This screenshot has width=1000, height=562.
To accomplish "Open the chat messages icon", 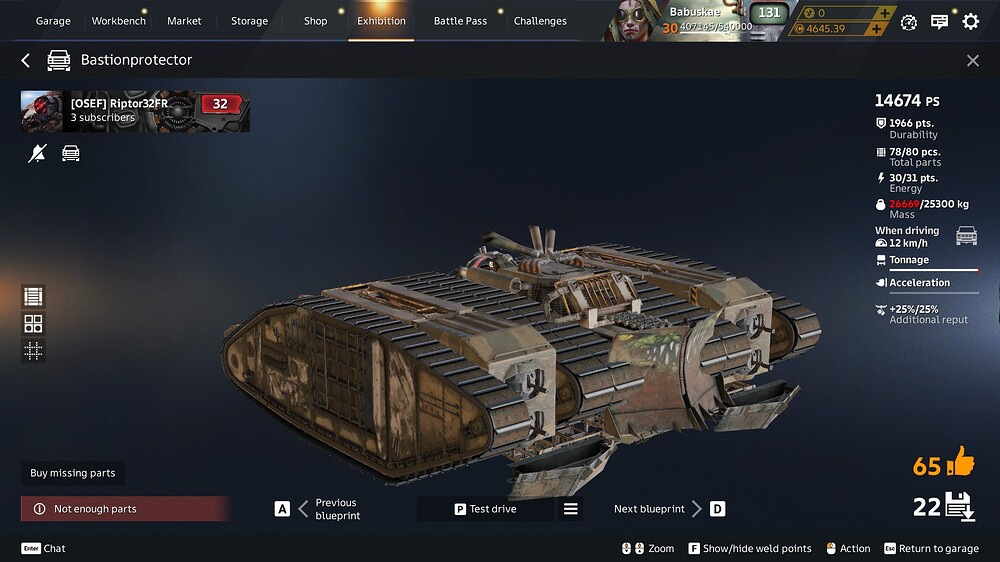I will click(x=939, y=21).
